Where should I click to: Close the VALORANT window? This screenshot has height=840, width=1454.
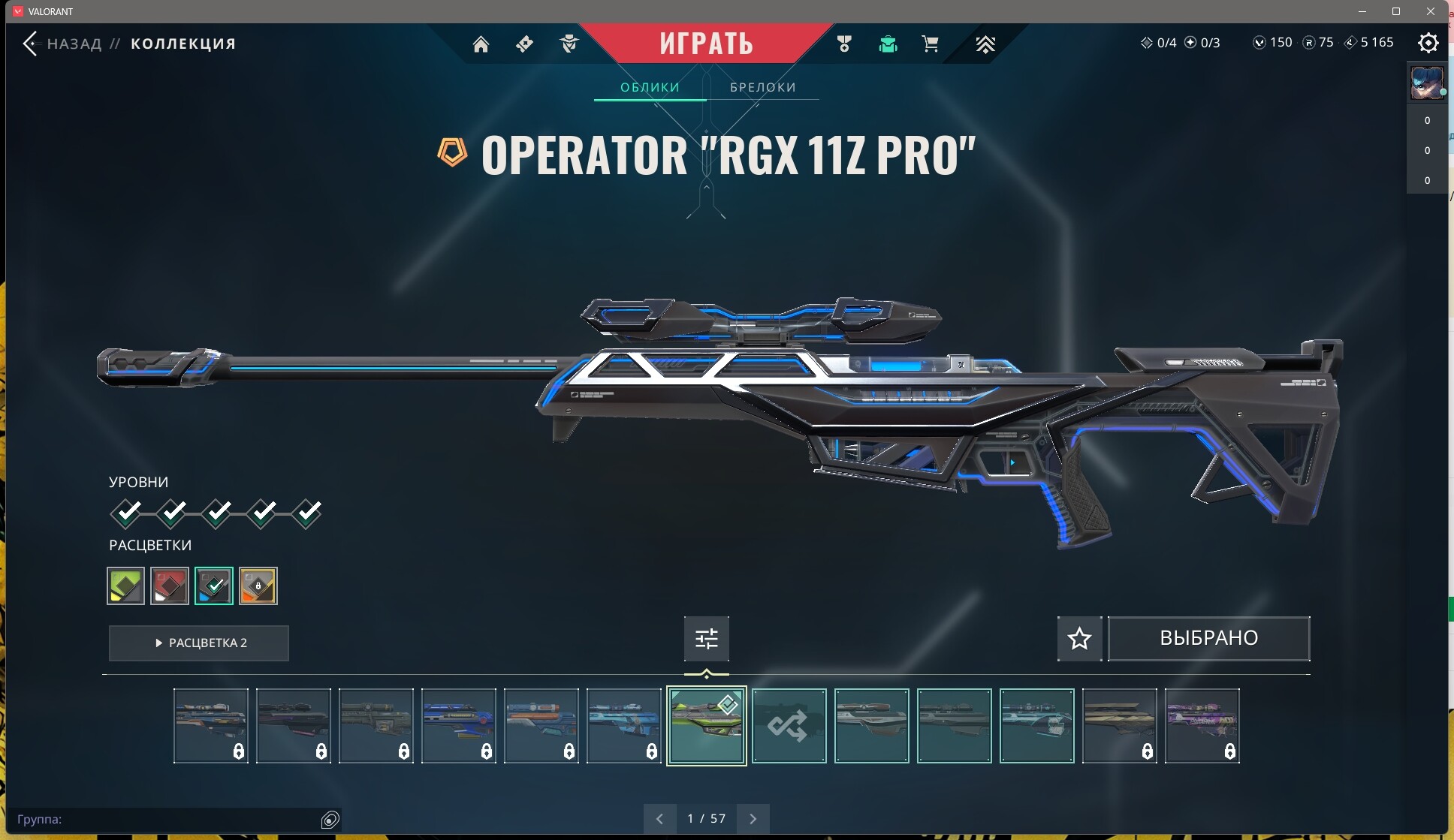[1431, 11]
